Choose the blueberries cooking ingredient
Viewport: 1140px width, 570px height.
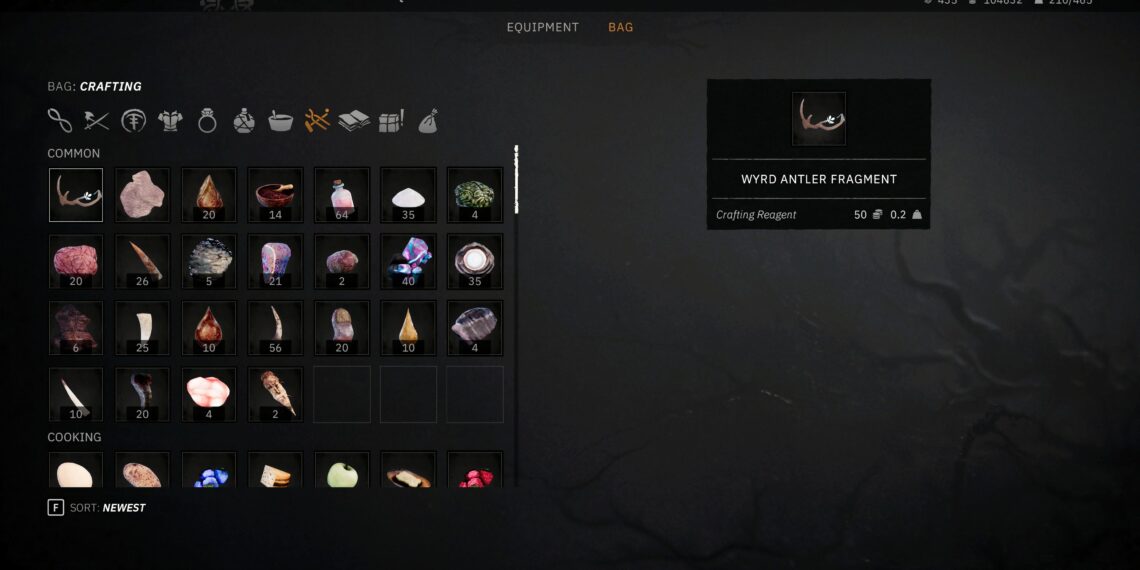coord(209,472)
